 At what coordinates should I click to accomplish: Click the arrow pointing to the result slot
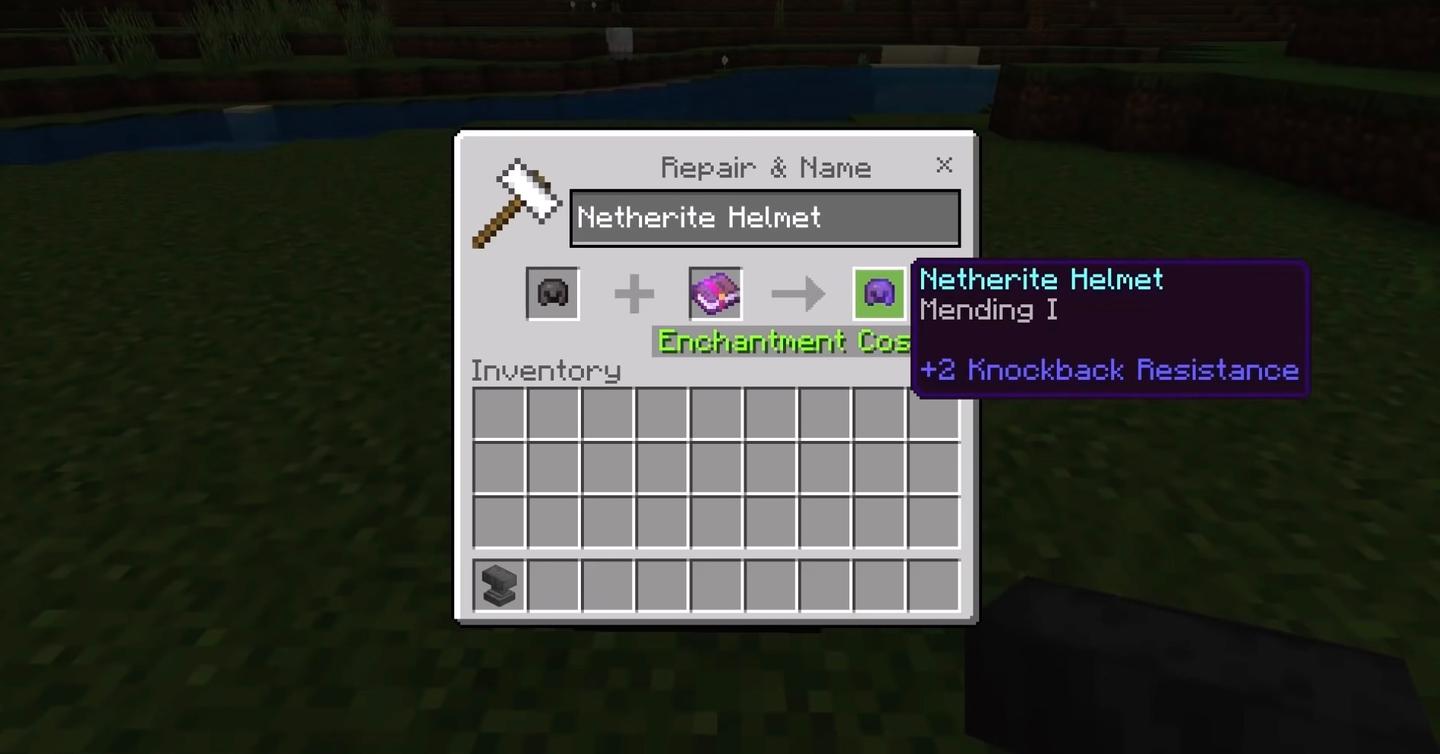point(797,293)
